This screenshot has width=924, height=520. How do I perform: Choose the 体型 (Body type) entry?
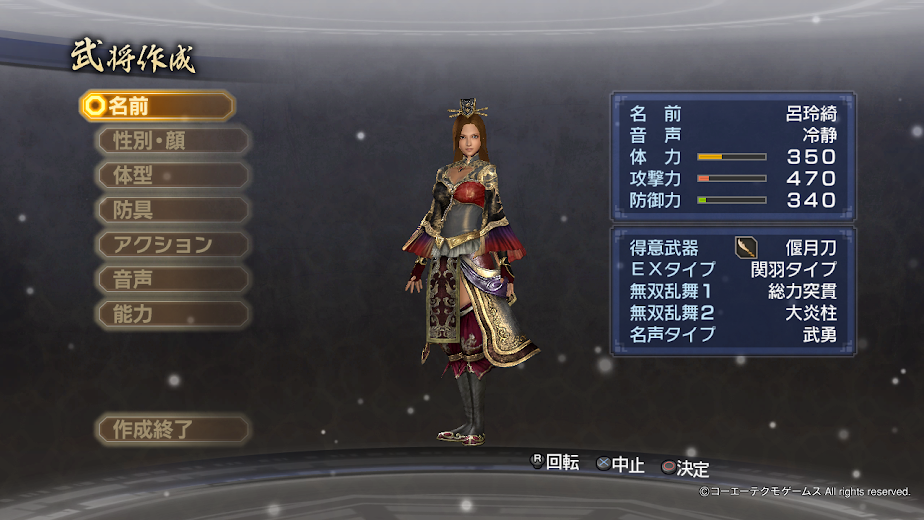point(171,175)
